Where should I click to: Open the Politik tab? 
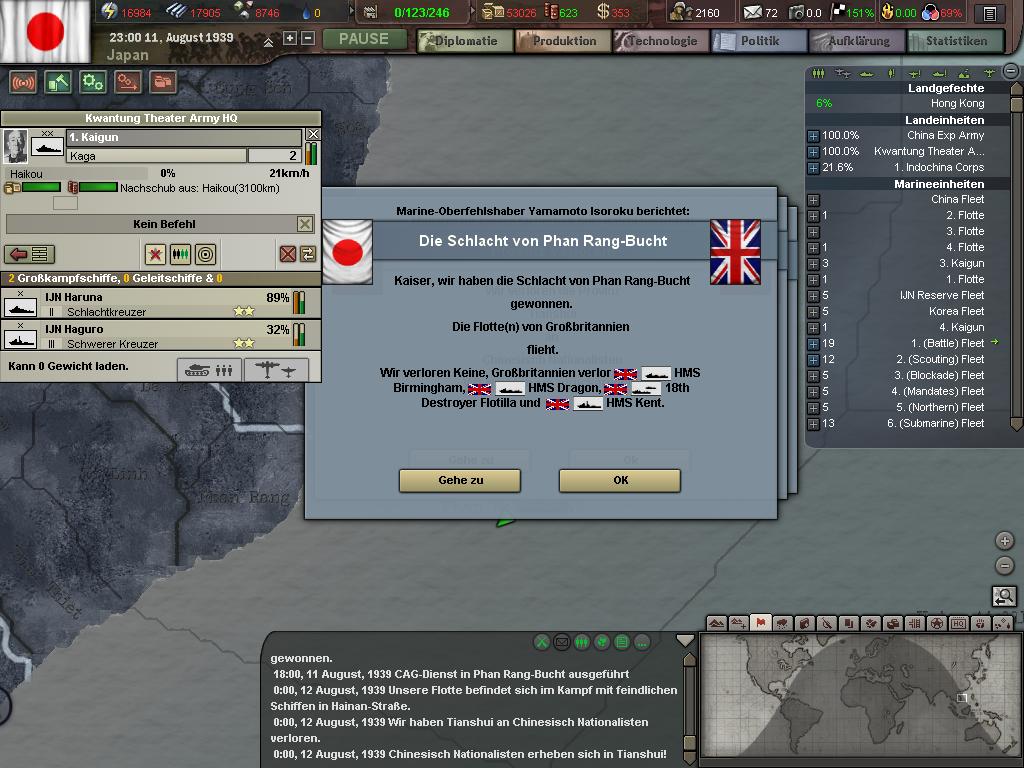(x=759, y=41)
